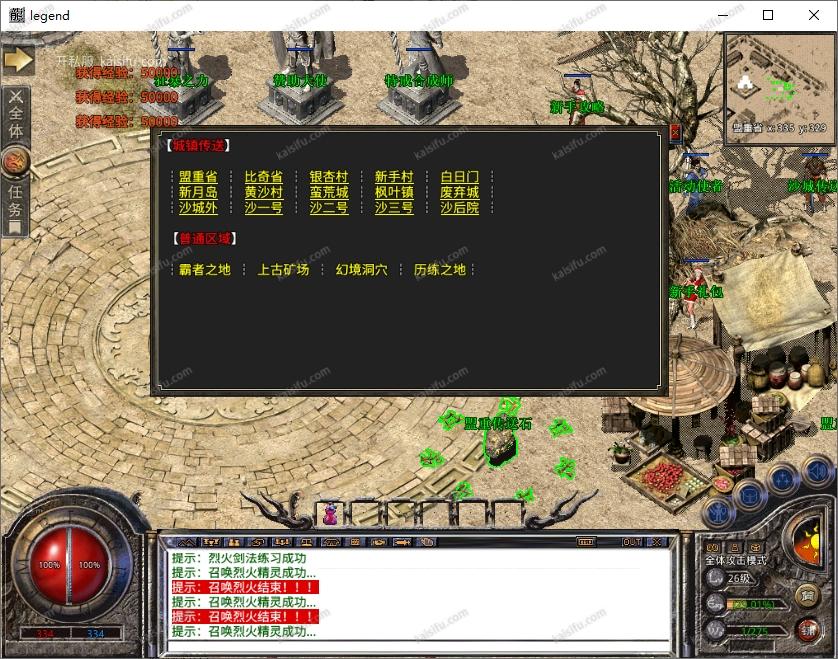Close the teleport dialog with the red X
The image size is (838, 659).
pyautogui.click(x=674, y=131)
